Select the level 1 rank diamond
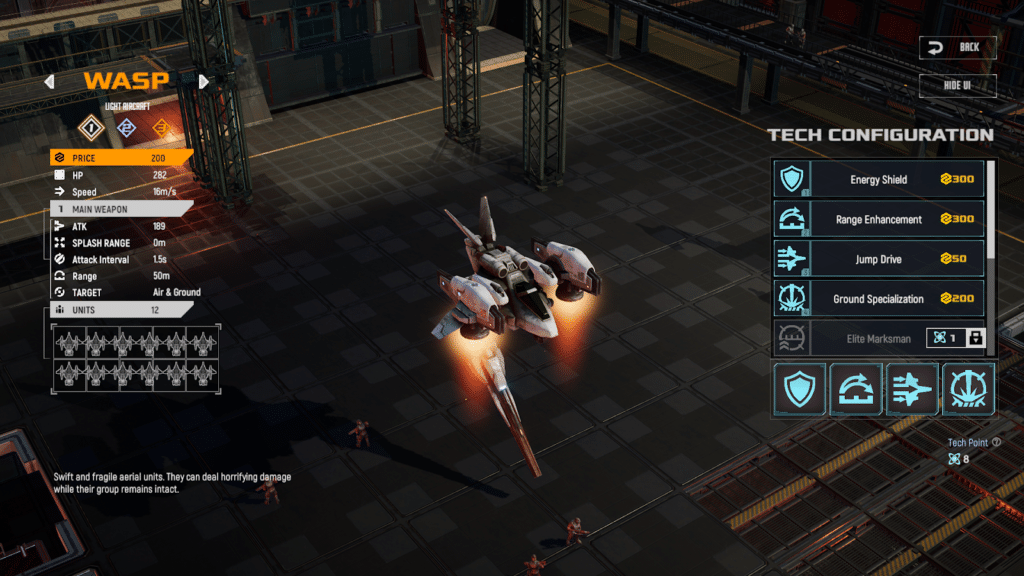The height and width of the screenshot is (576, 1024). (x=92, y=128)
